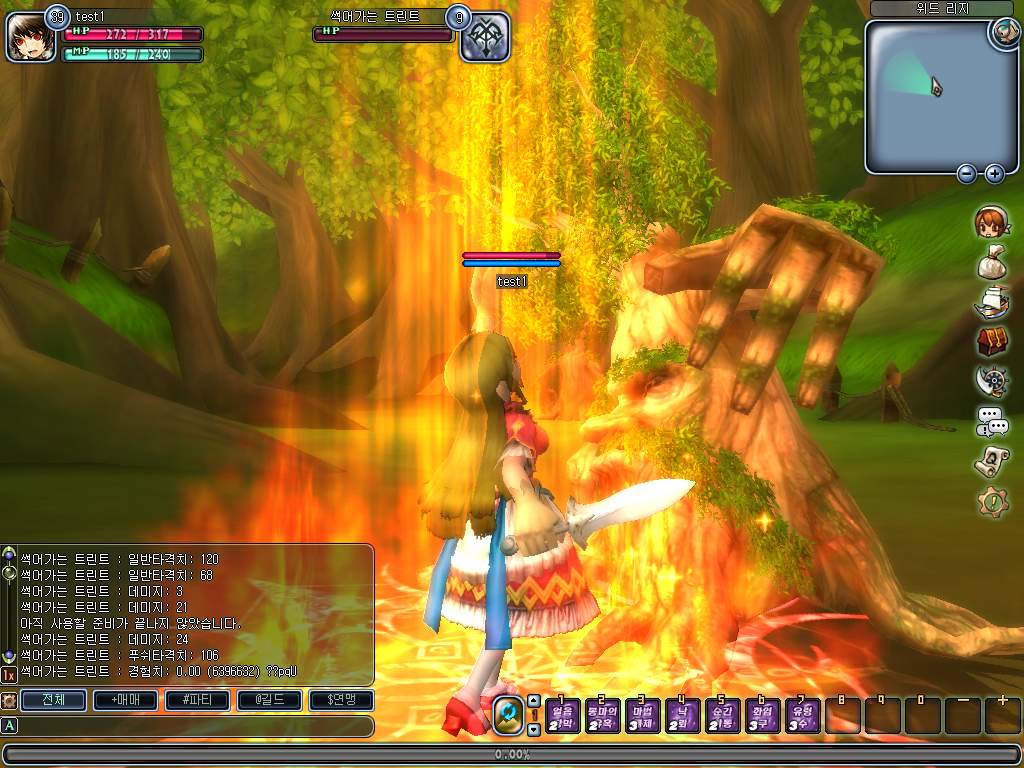Image resolution: width=1024 pixels, height=768 pixels.
Task: Switch to the @길드 guild chat tab
Action: tap(269, 700)
